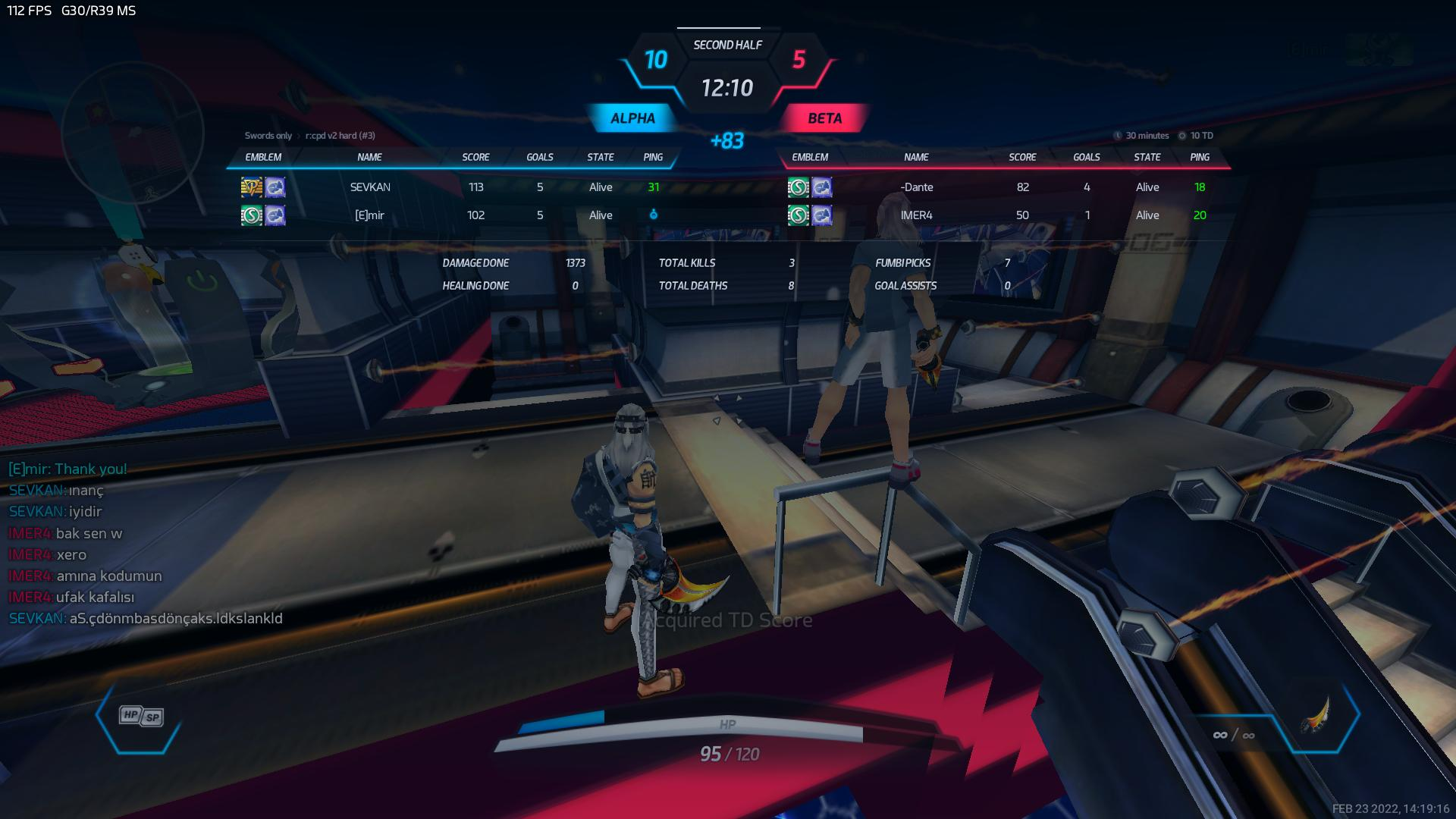Image resolution: width=1456 pixels, height=819 pixels.
Task: Sort the Alpha team by SCORE column
Action: 475,157
